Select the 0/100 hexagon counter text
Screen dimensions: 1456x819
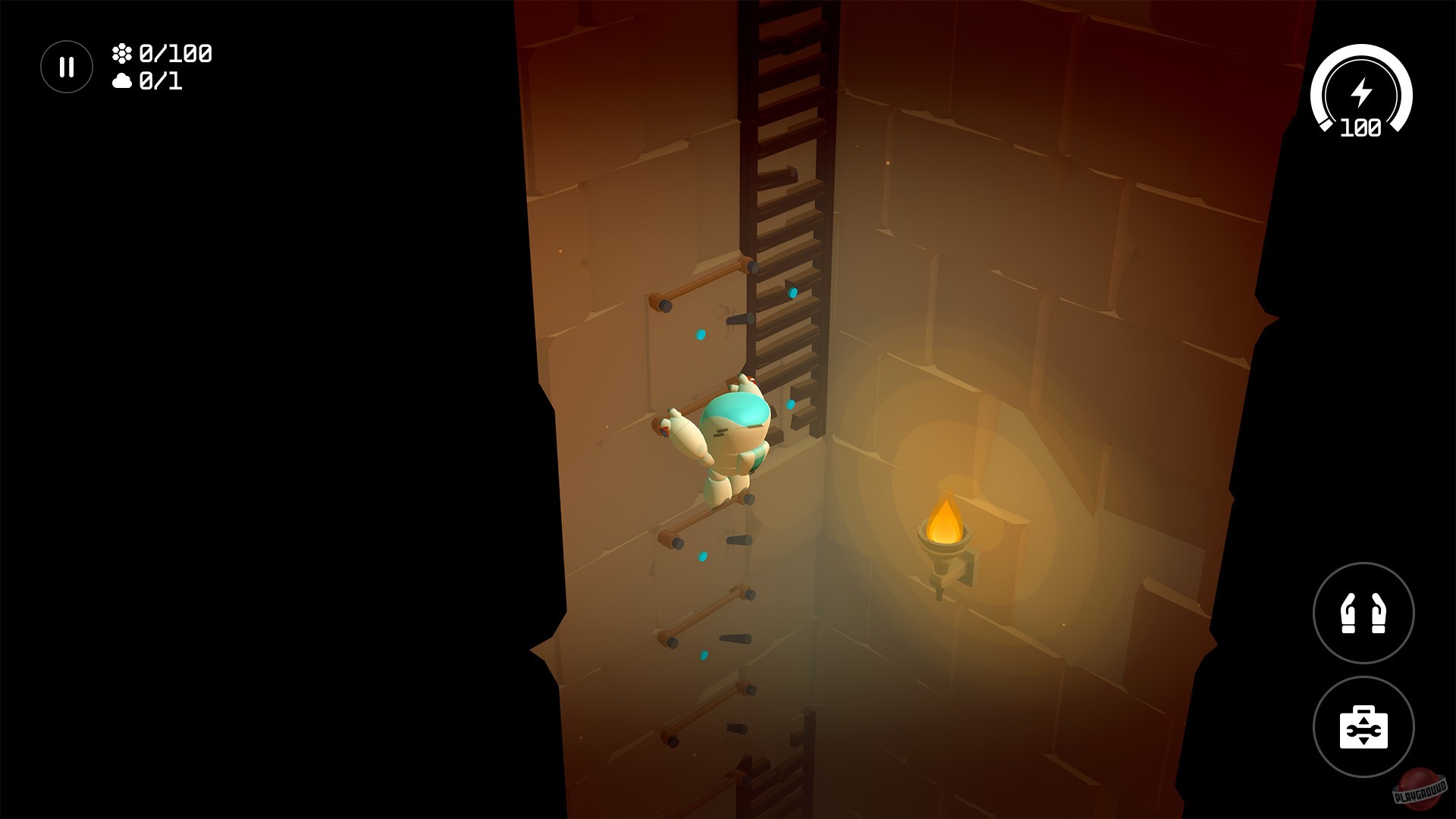(176, 53)
